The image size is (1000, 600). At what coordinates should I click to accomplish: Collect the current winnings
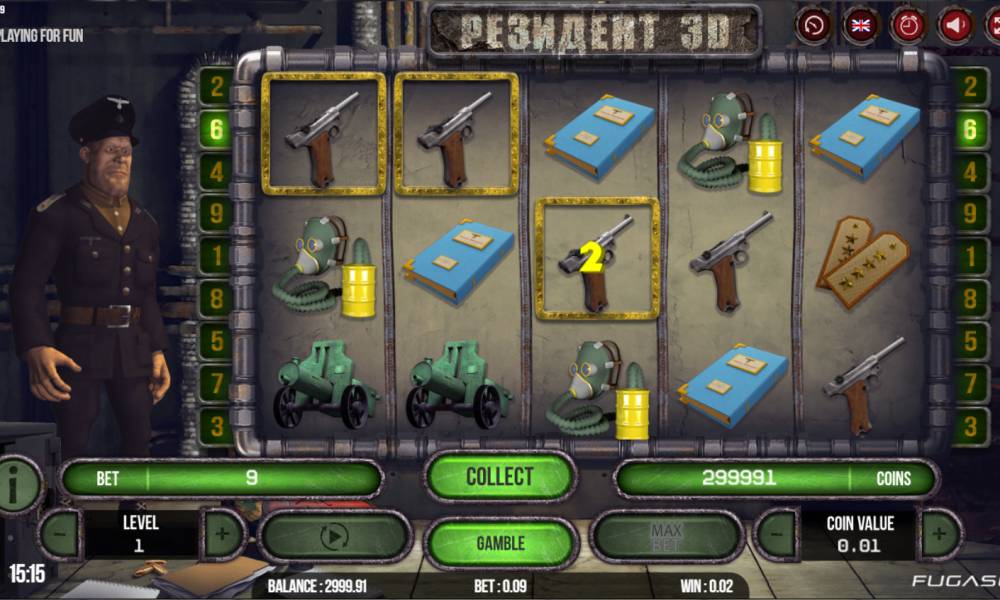pyautogui.click(x=500, y=477)
